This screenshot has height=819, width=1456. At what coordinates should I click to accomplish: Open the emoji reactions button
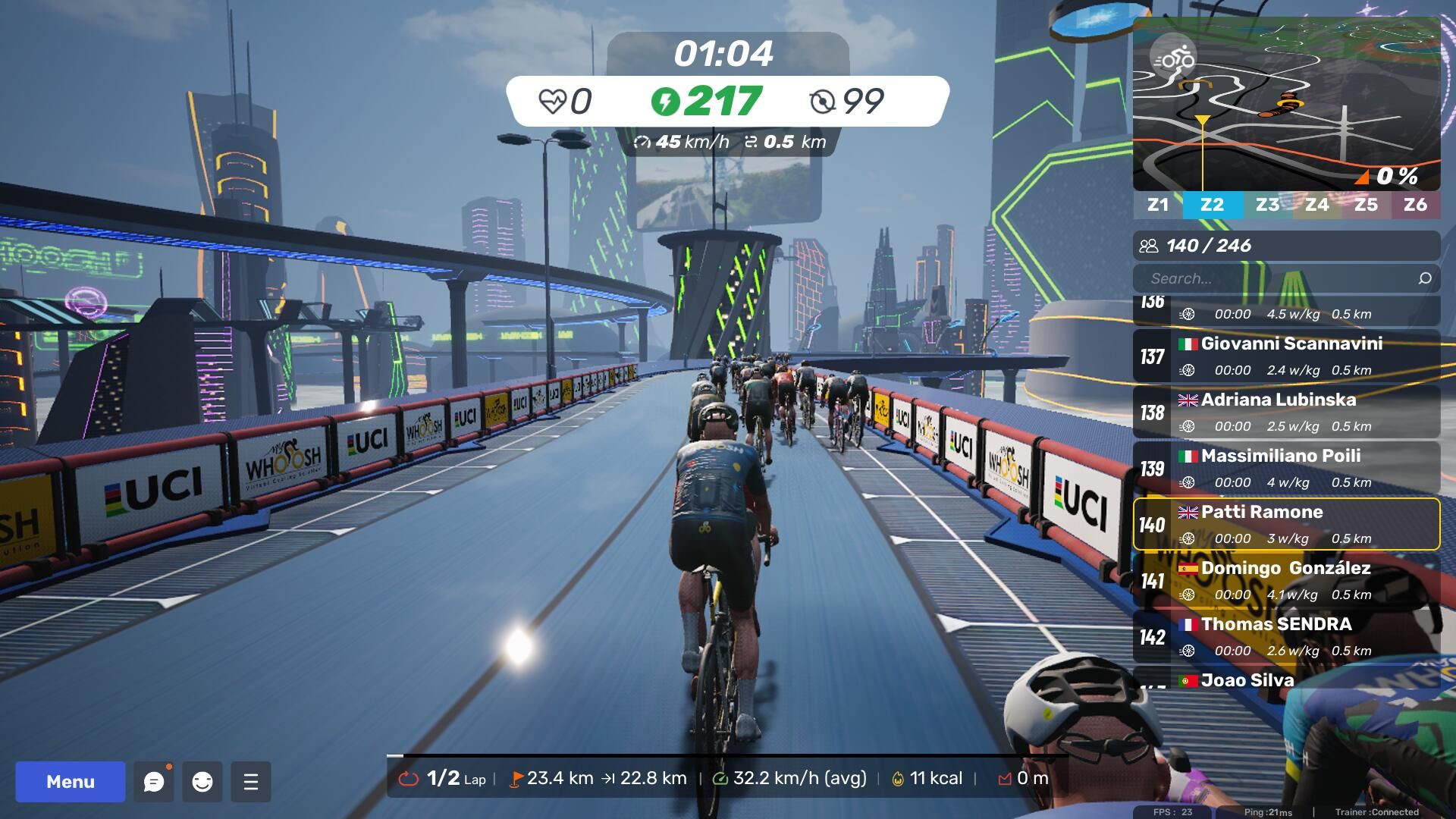tap(202, 782)
